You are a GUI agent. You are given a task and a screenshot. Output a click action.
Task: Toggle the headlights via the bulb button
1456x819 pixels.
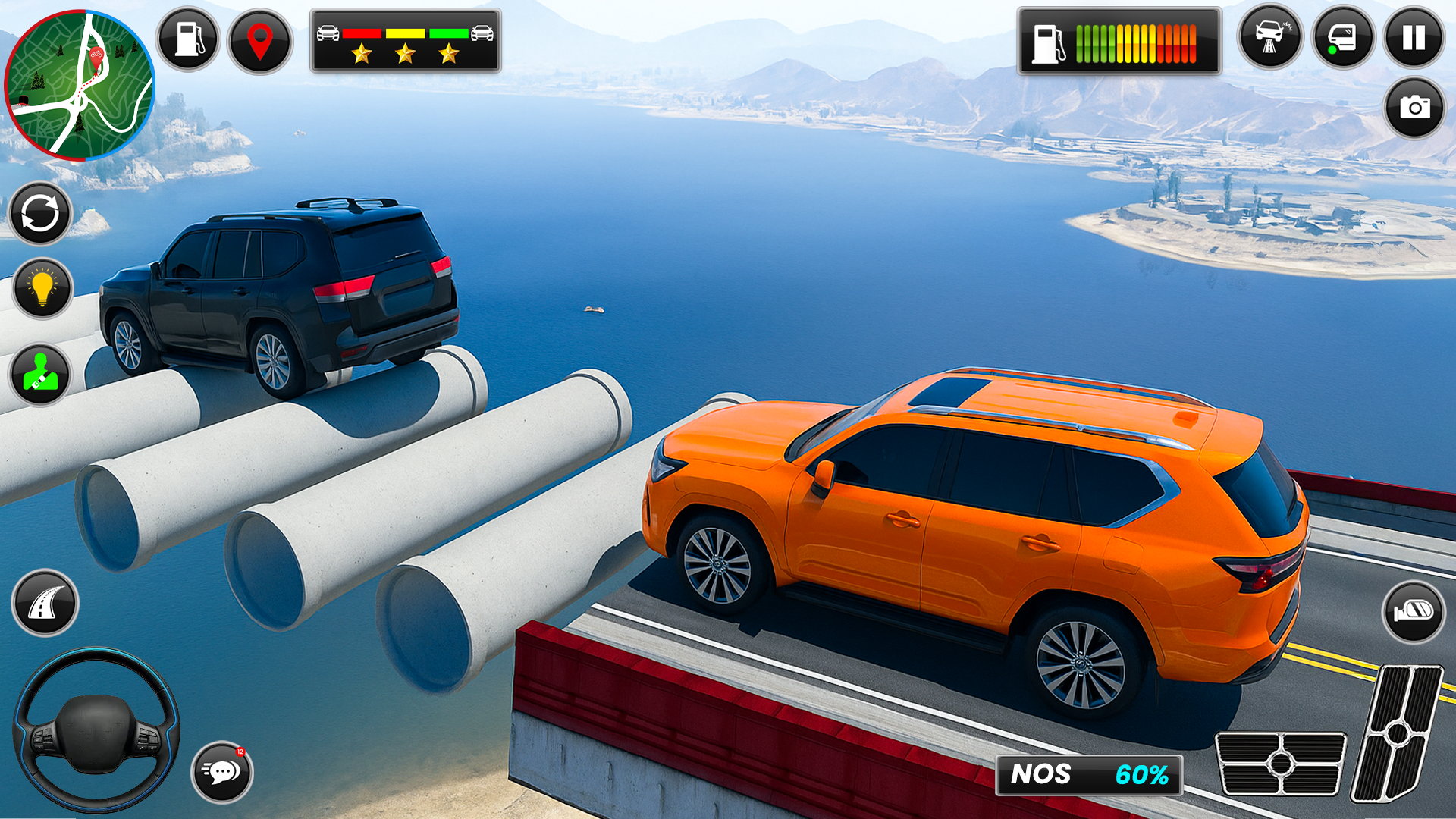point(42,288)
